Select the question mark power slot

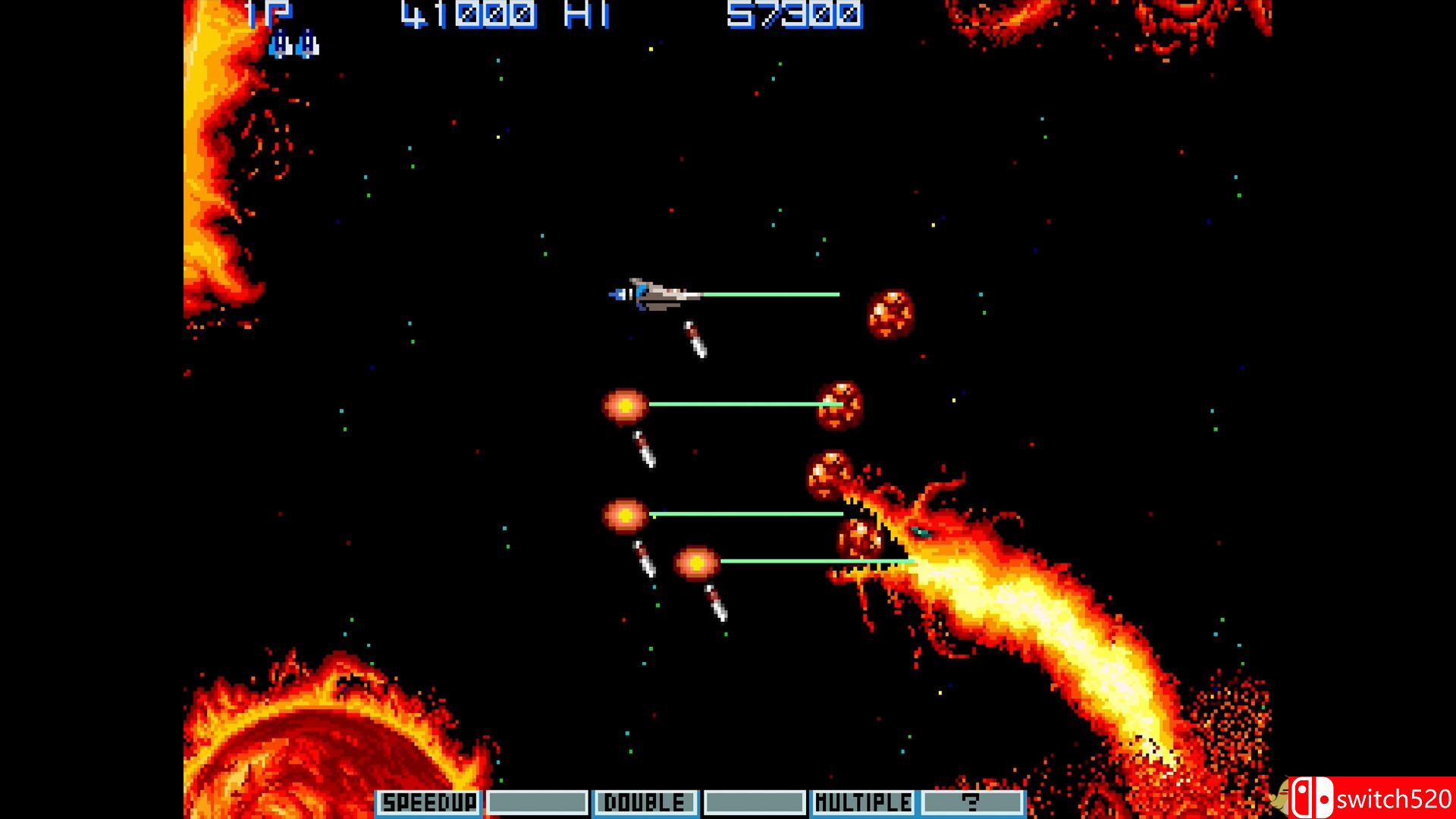click(971, 802)
